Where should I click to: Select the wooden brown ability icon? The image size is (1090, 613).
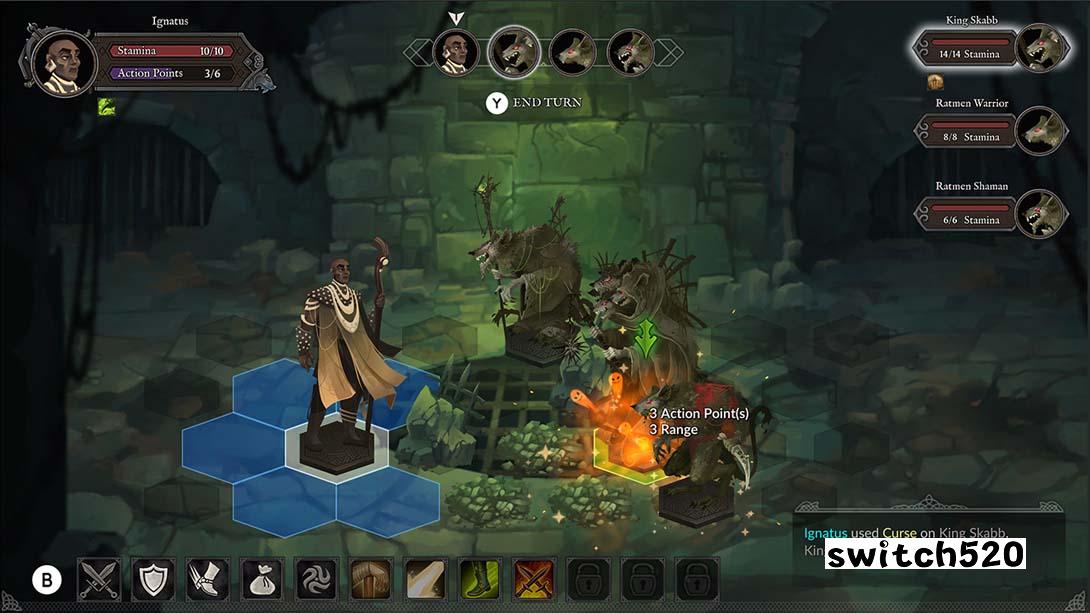370,579
